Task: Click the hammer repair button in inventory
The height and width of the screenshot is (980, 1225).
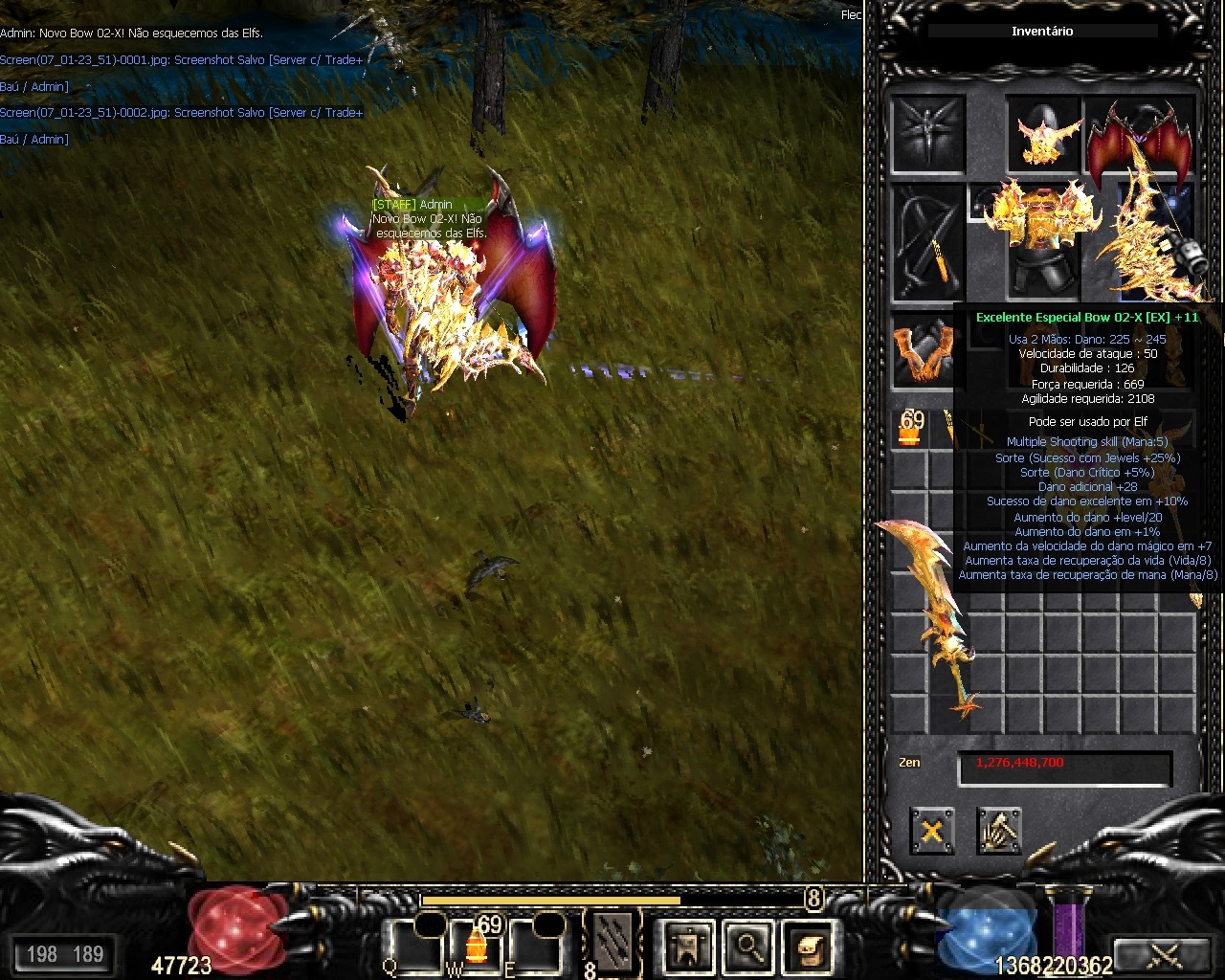Action: (999, 830)
